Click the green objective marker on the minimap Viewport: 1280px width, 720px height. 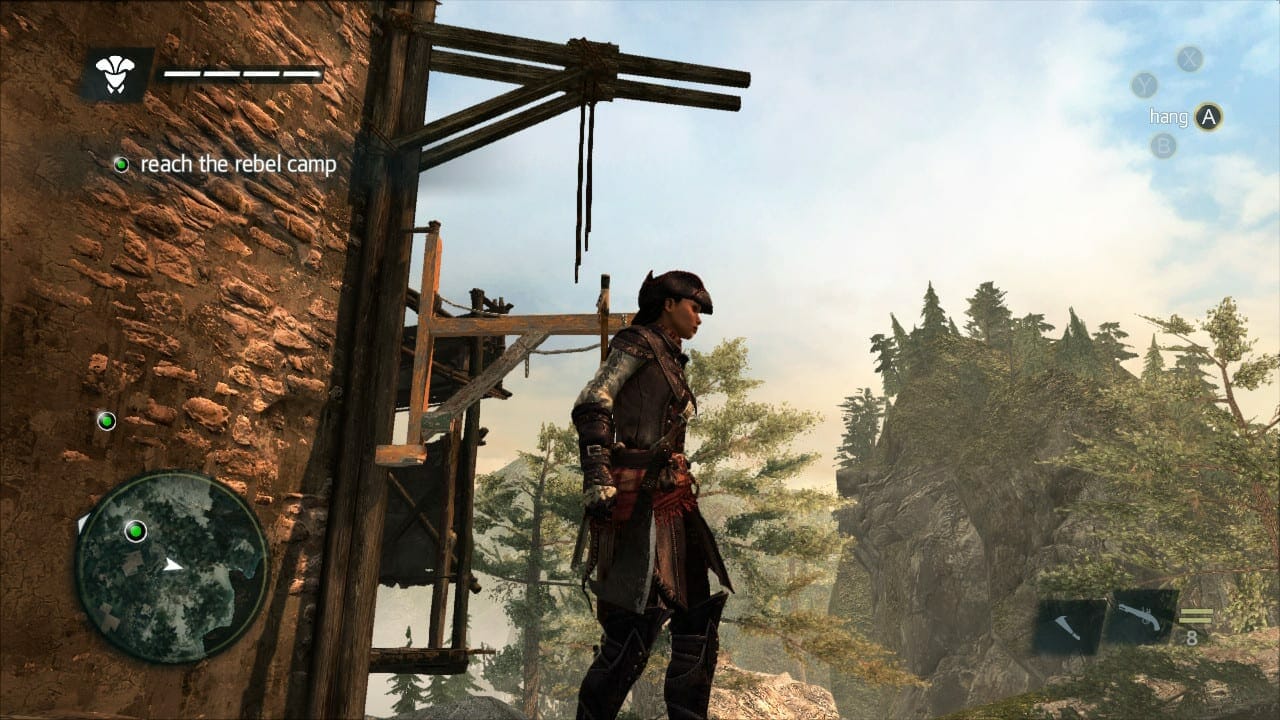(135, 531)
